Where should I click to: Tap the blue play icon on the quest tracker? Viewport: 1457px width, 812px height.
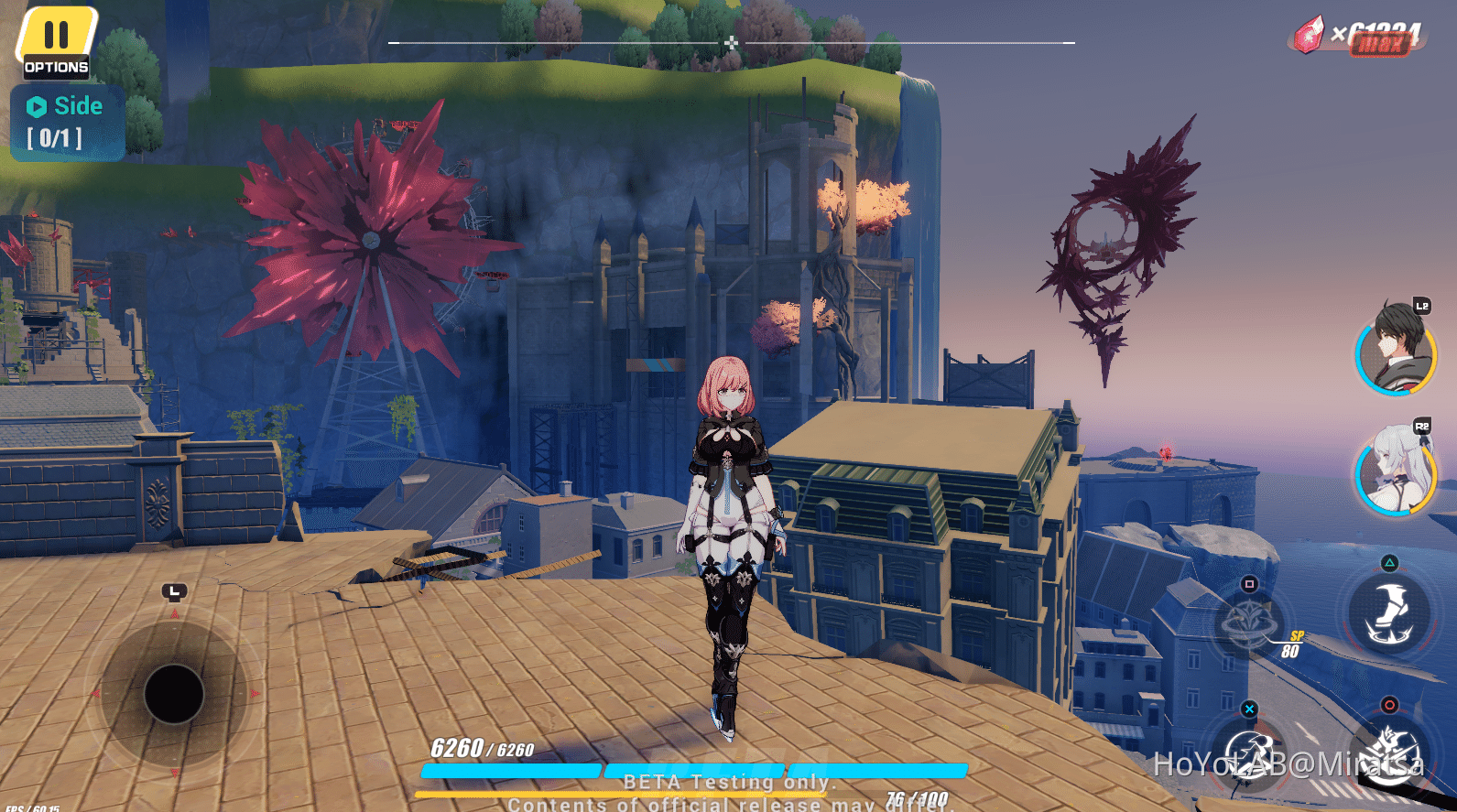pos(35,105)
